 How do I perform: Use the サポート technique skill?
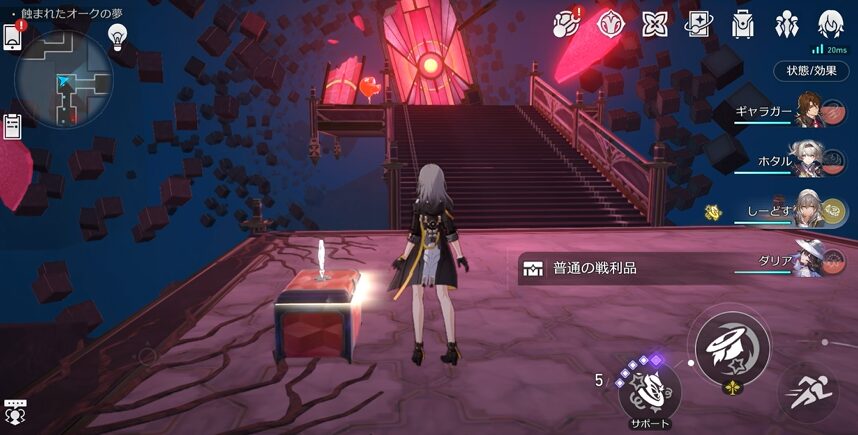point(650,389)
